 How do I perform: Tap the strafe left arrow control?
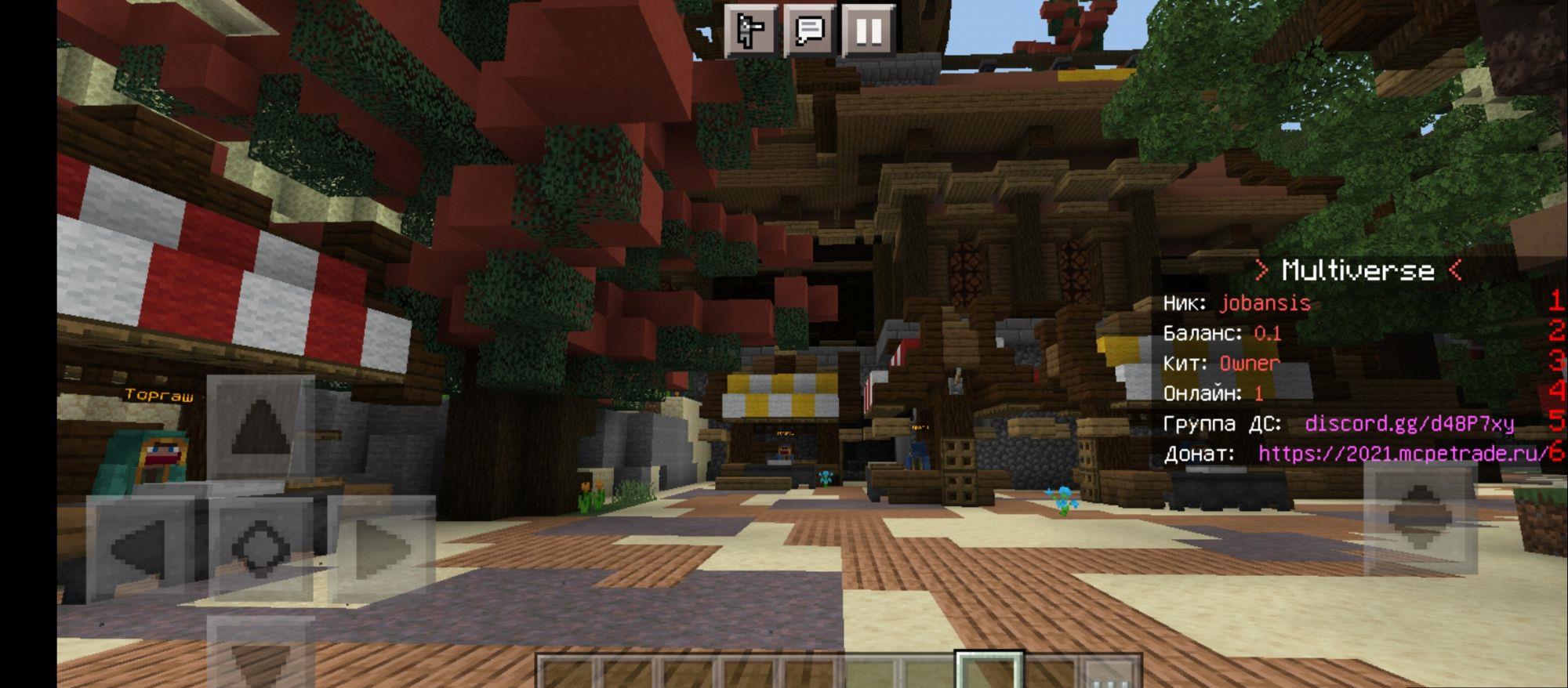click(141, 549)
